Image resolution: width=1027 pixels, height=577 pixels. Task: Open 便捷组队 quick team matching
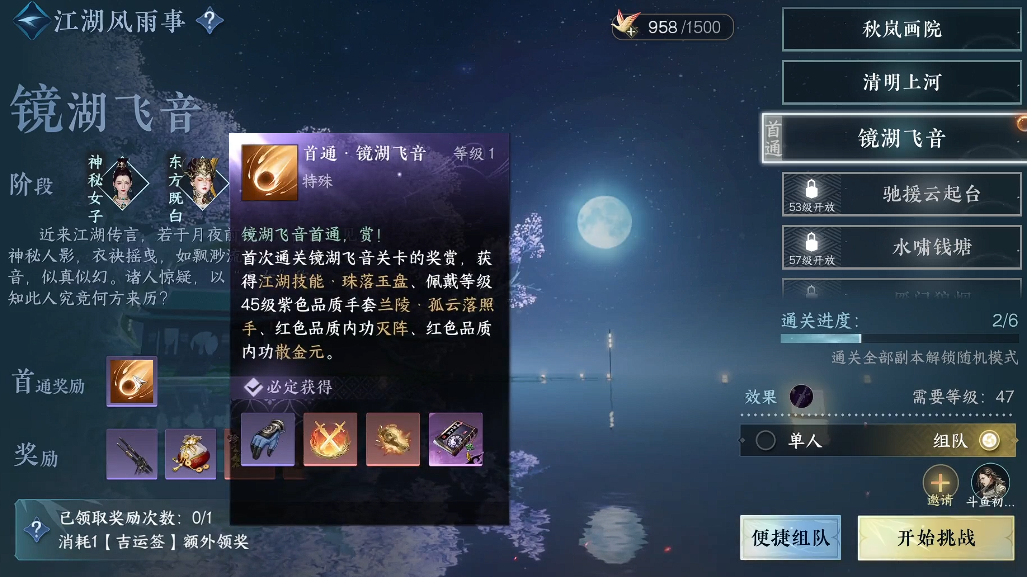790,538
